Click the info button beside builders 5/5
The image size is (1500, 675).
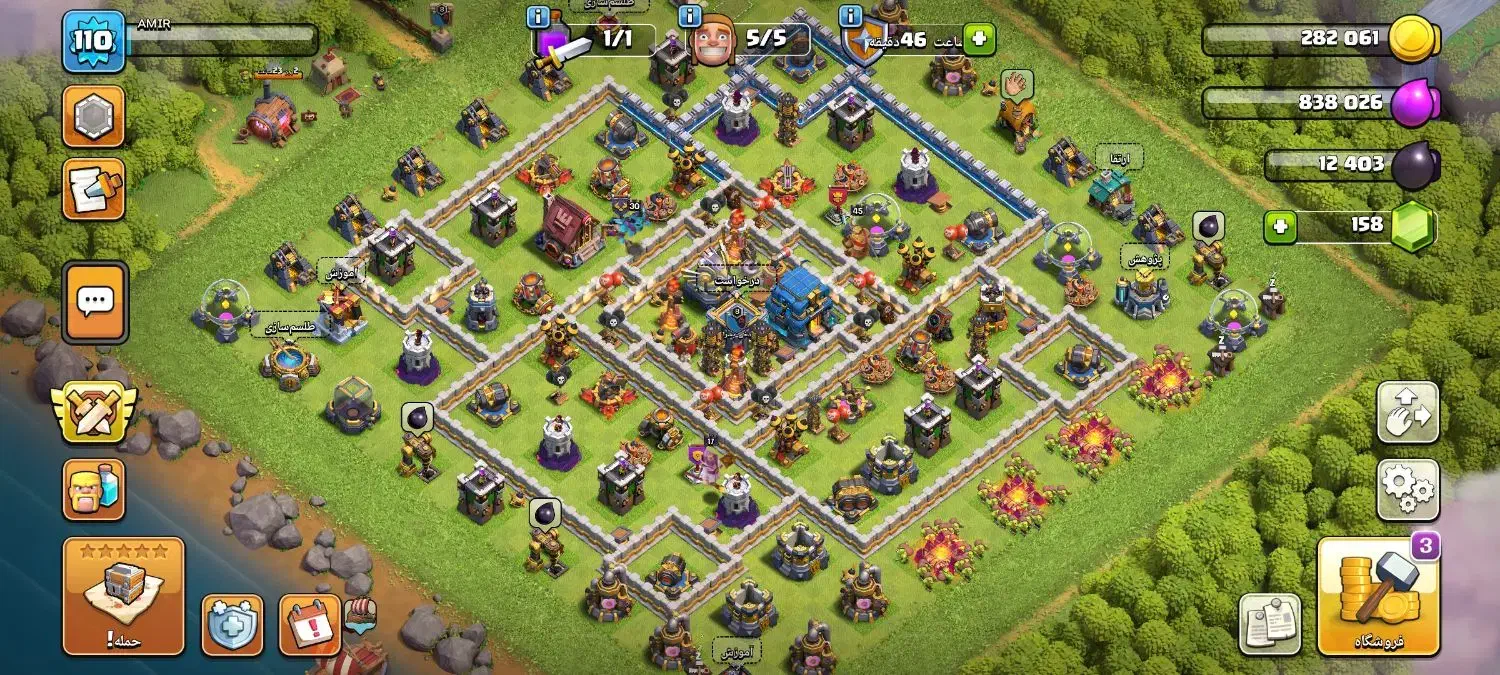click(688, 17)
